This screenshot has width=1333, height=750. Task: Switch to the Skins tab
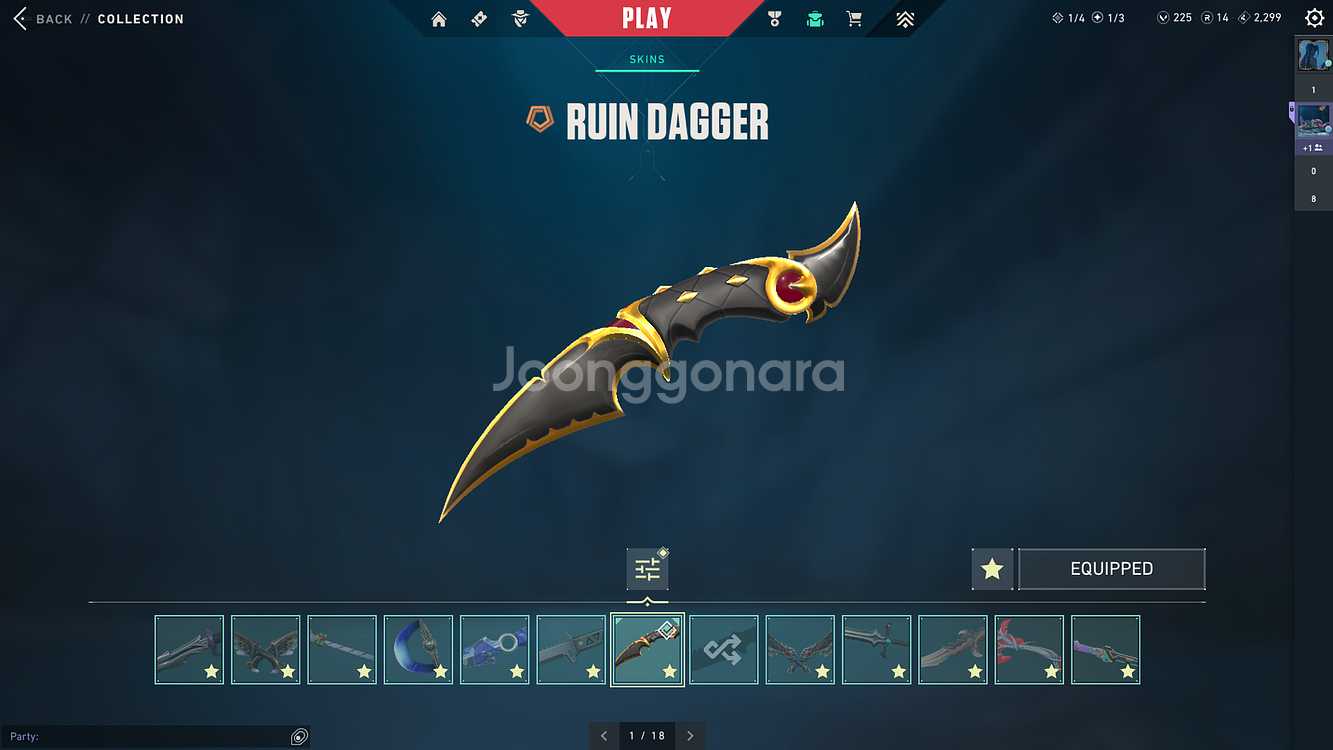point(647,59)
